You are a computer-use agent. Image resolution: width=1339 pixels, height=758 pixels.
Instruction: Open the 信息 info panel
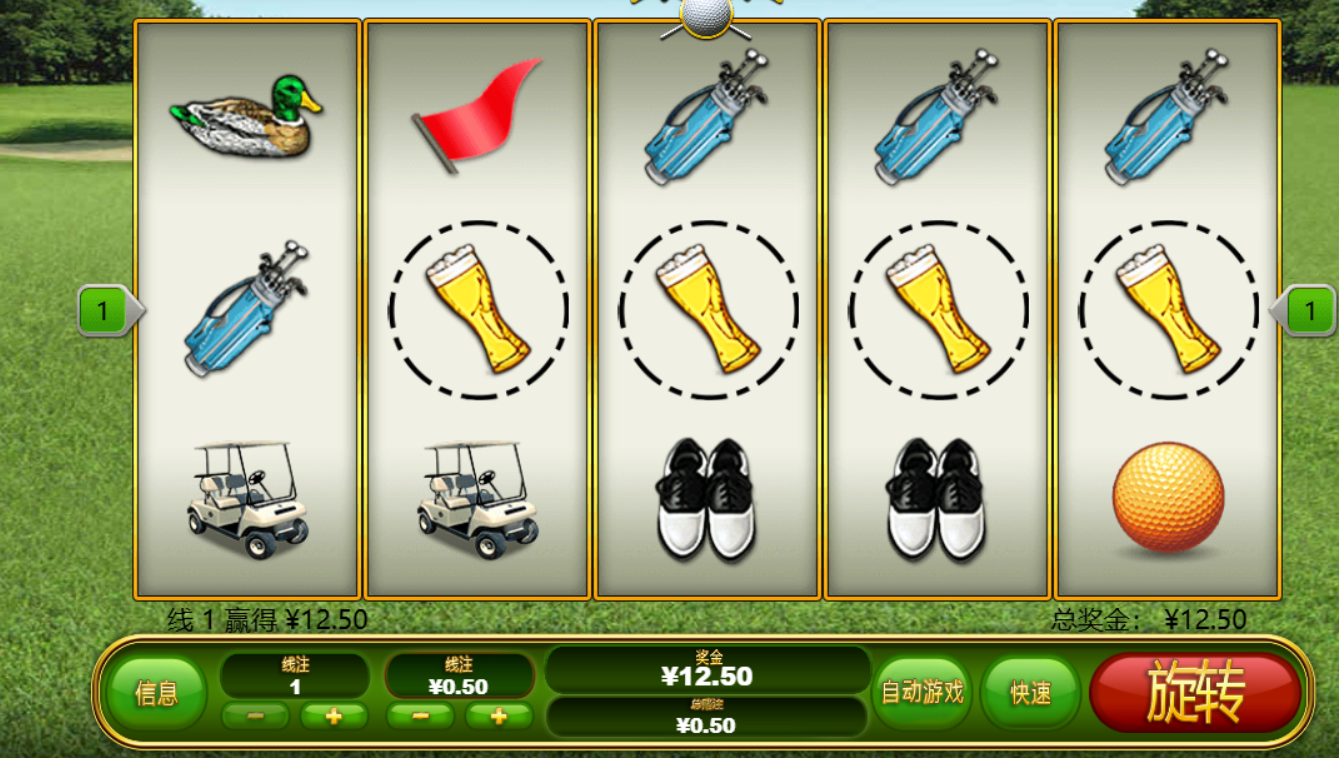(157, 693)
